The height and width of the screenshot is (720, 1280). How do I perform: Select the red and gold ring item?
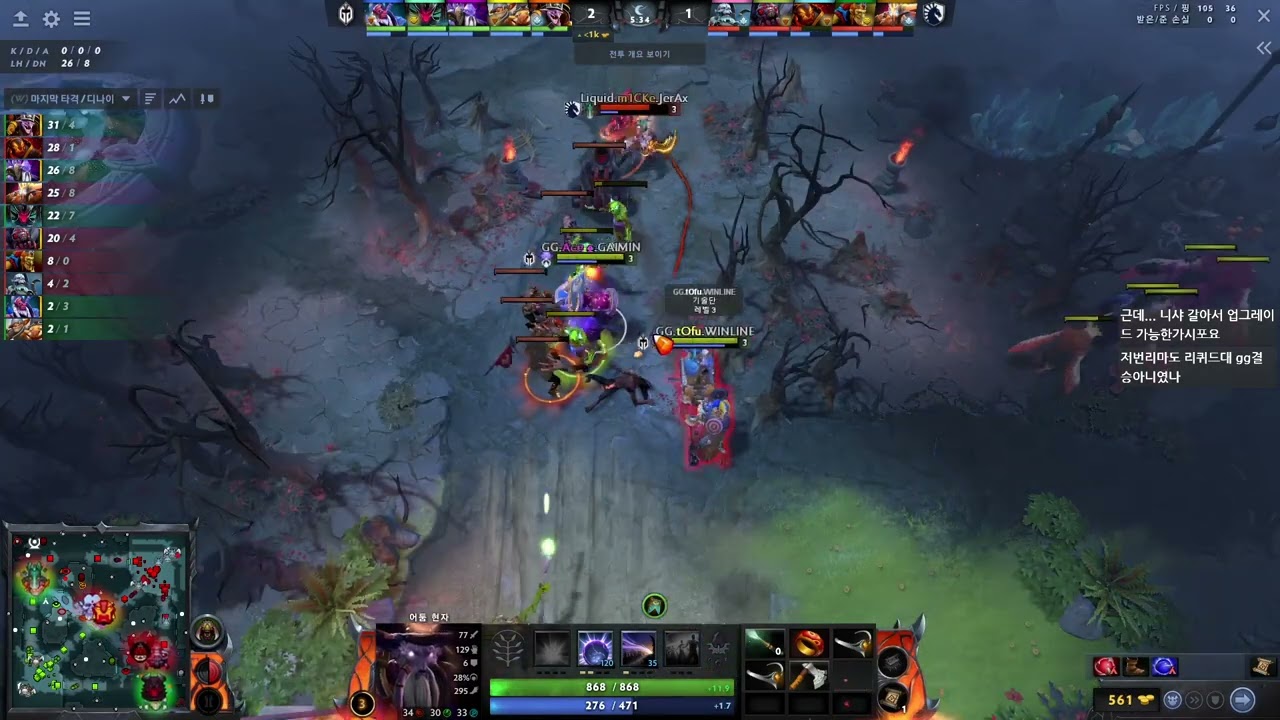coord(808,644)
